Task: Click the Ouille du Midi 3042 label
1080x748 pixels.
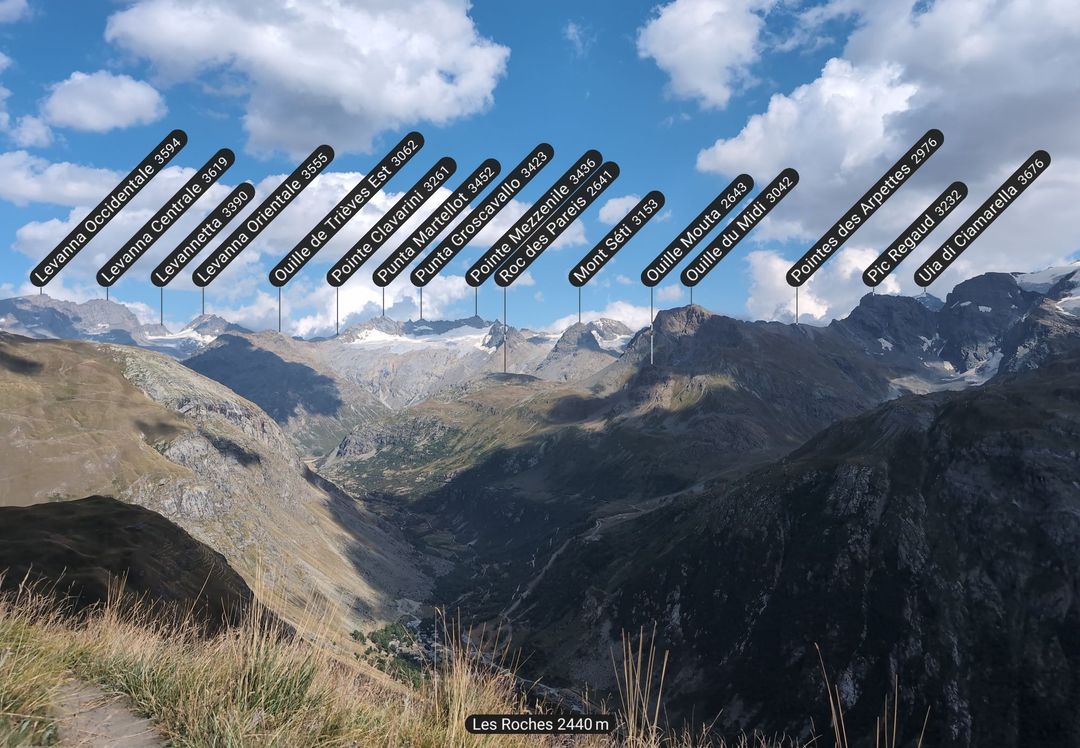Action: point(739,227)
